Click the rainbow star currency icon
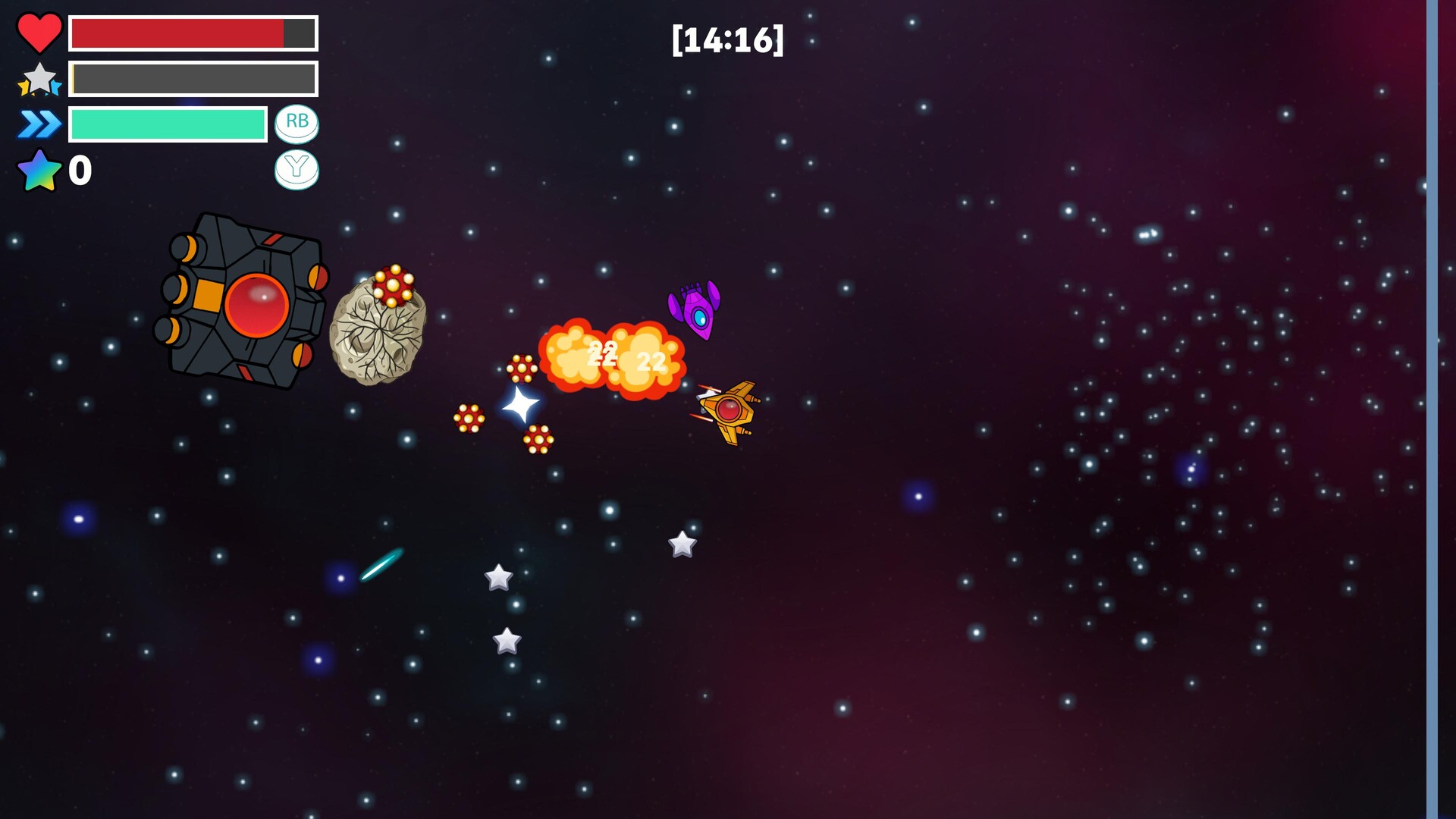 tap(38, 170)
